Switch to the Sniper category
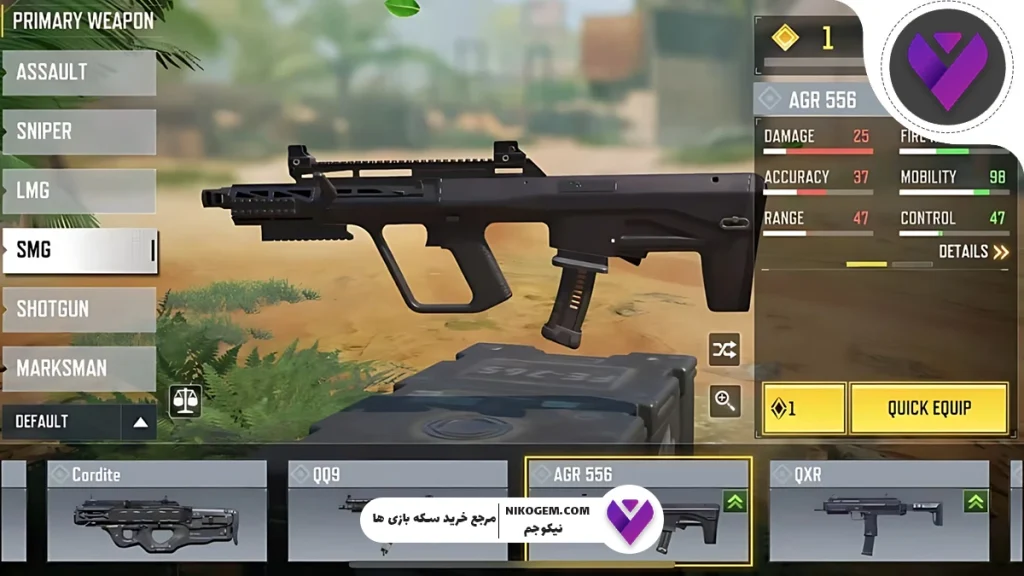Viewport: 1024px width, 576px height. [79, 132]
